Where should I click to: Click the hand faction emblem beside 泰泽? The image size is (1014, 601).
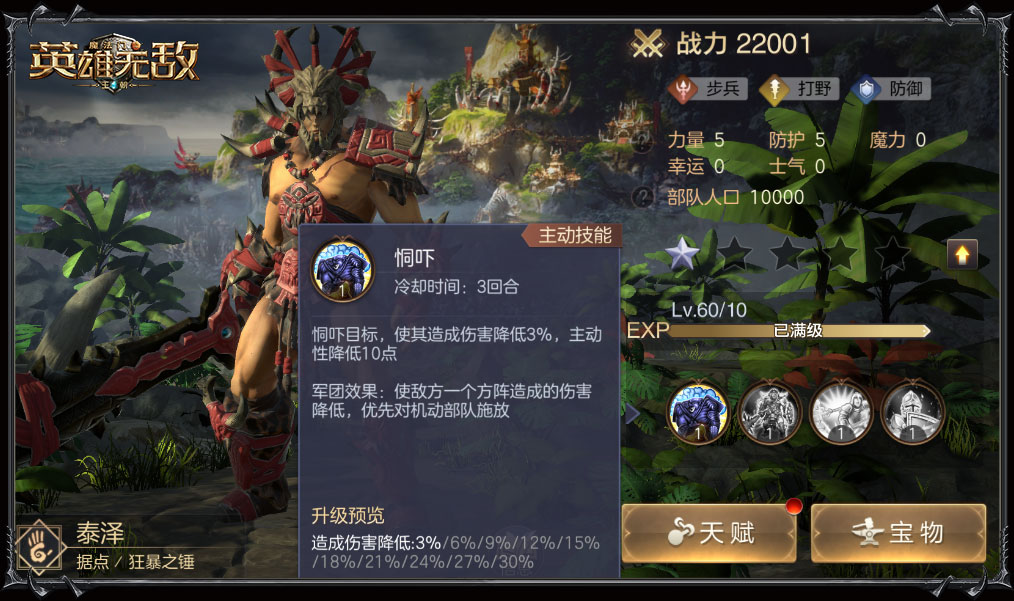40,546
